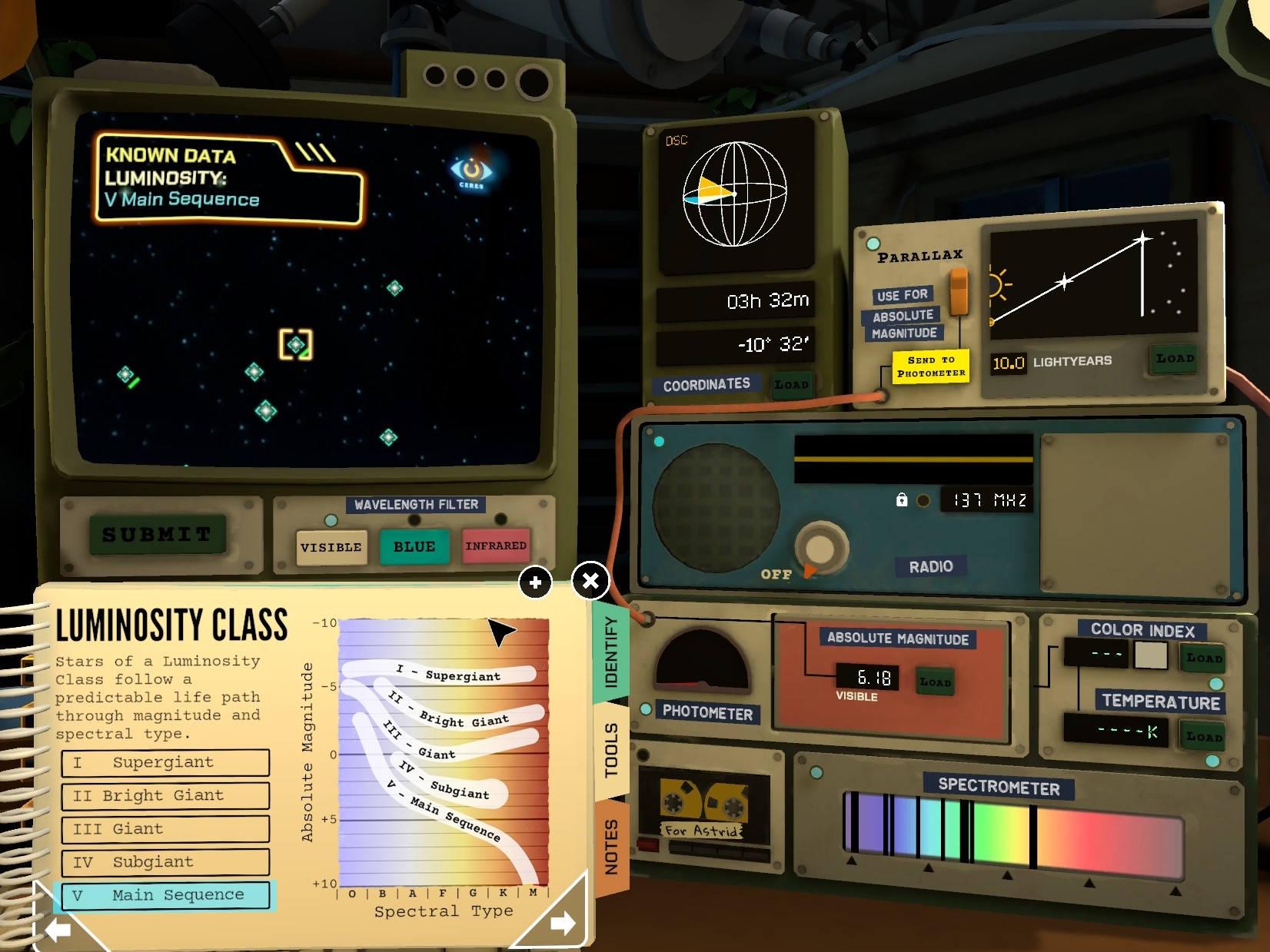Choose the I Supergiant luminosity class
Viewport: 1270px width, 952px height.
pyautogui.click(x=165, y=762)
